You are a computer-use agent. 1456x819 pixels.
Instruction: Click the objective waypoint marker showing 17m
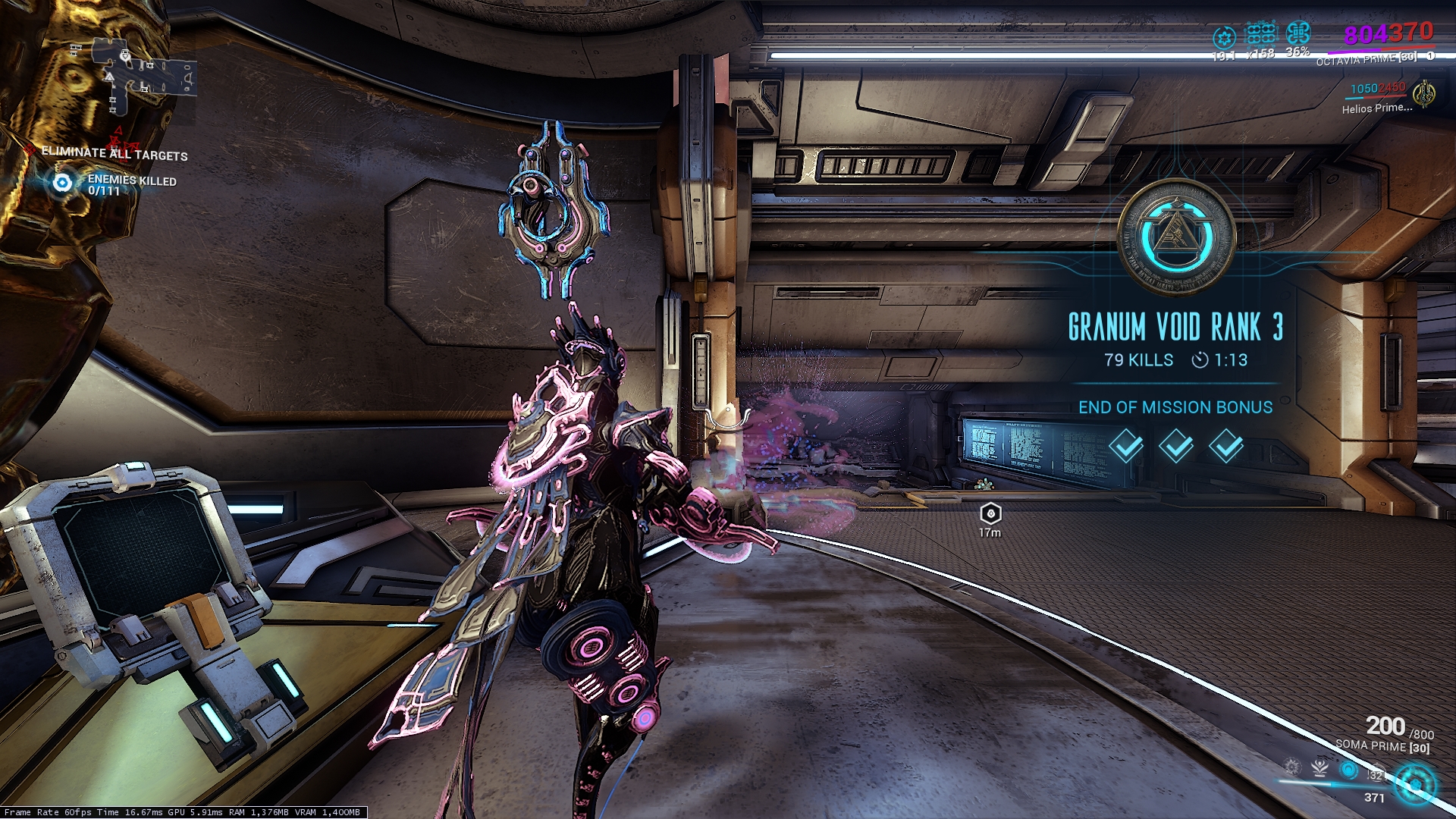[990, 514]
